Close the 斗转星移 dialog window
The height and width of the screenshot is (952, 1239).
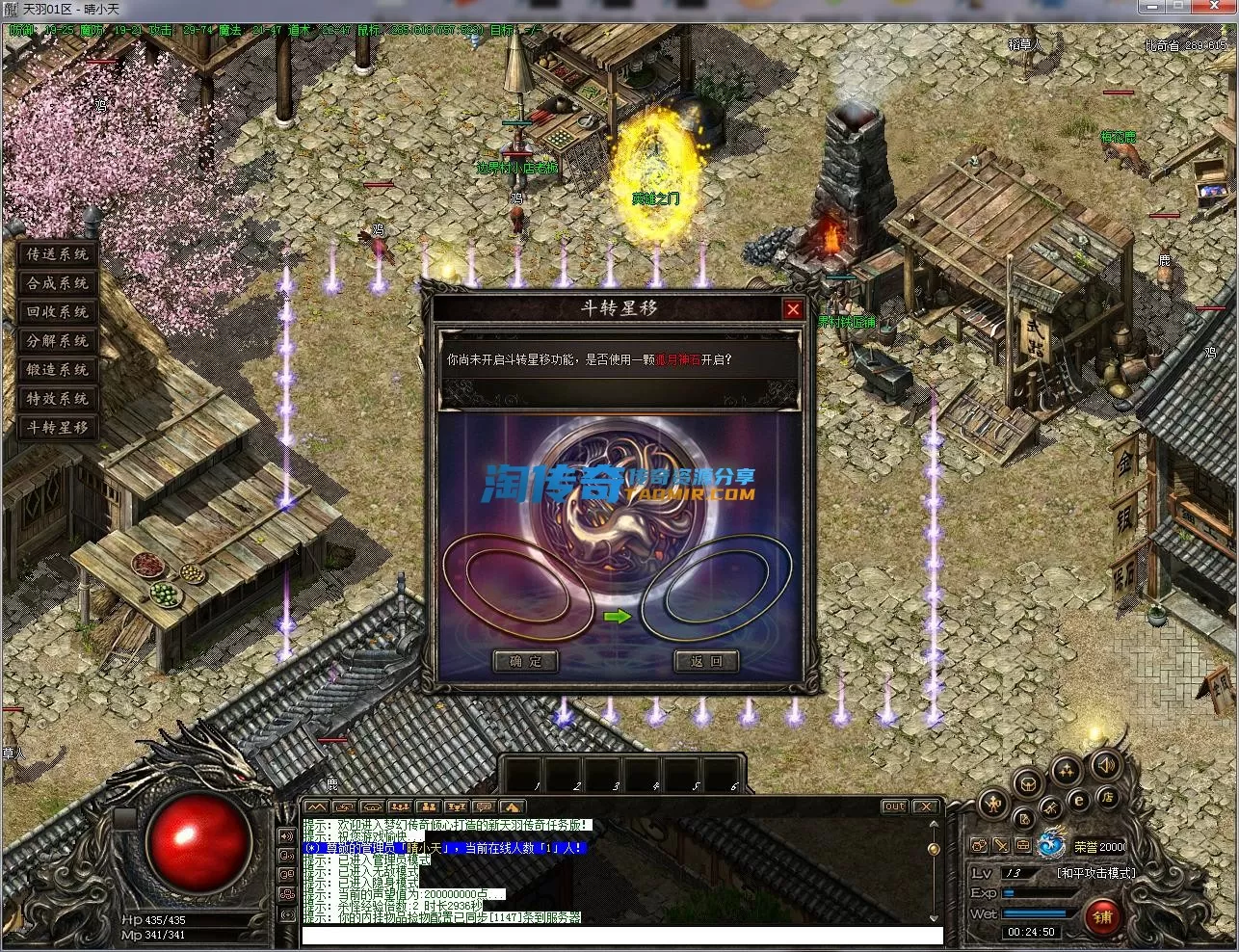point(793,309)
